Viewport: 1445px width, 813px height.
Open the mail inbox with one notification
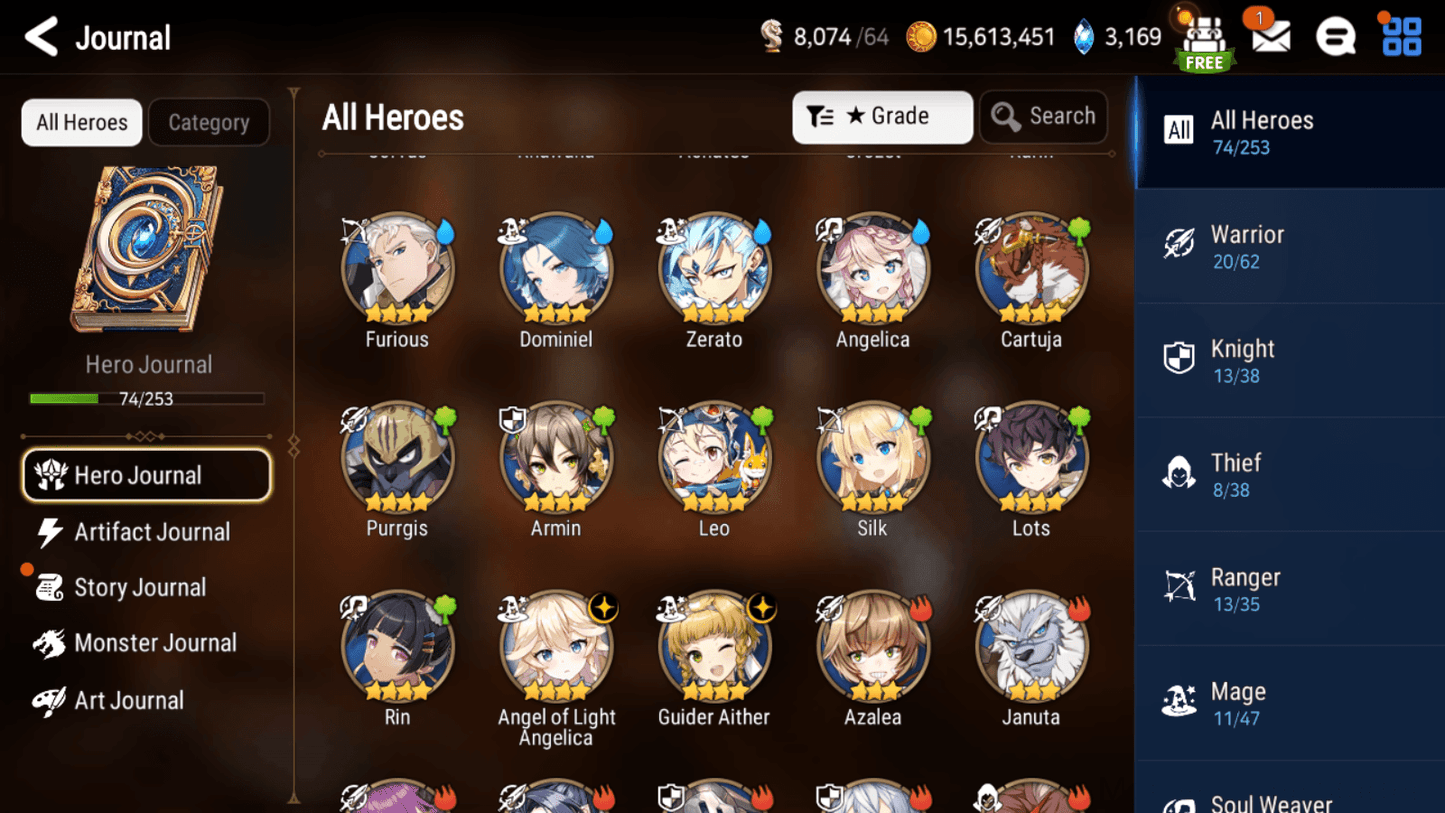pos(1269,36)
